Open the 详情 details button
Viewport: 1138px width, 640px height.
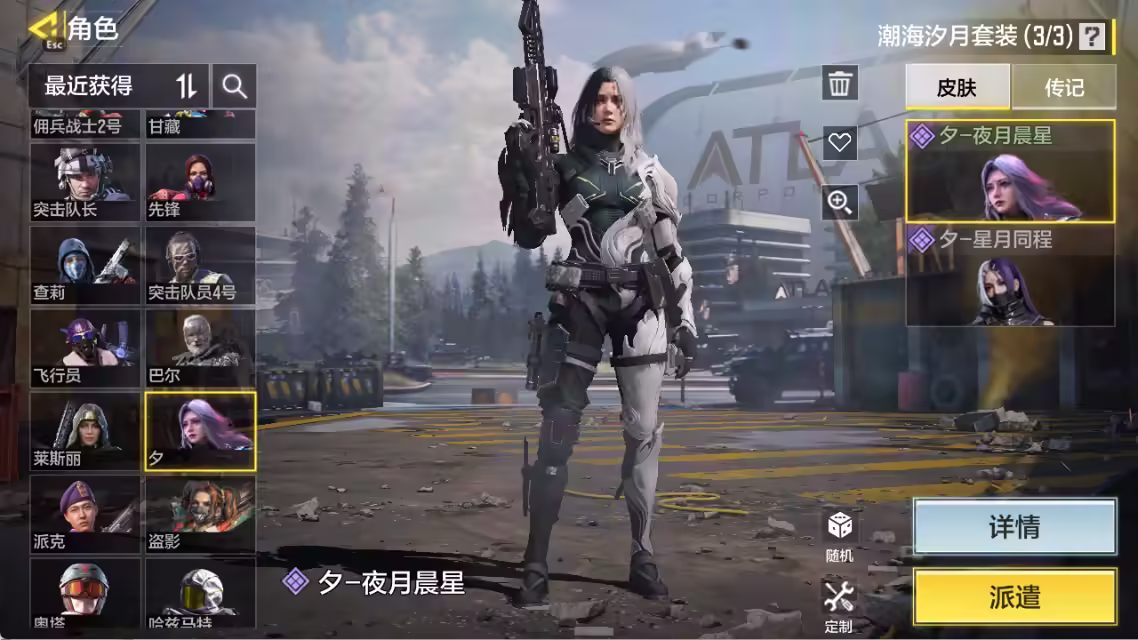pos(1014,527)
